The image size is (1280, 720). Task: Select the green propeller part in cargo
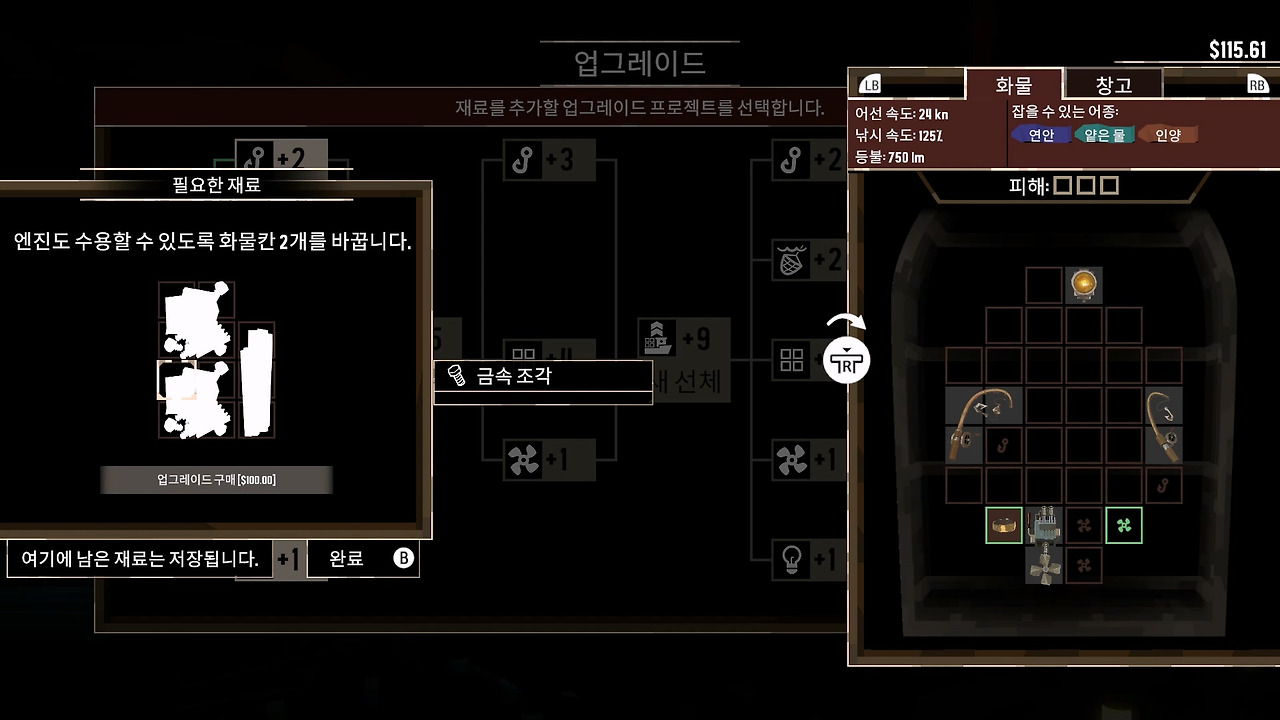(1122, 524)
